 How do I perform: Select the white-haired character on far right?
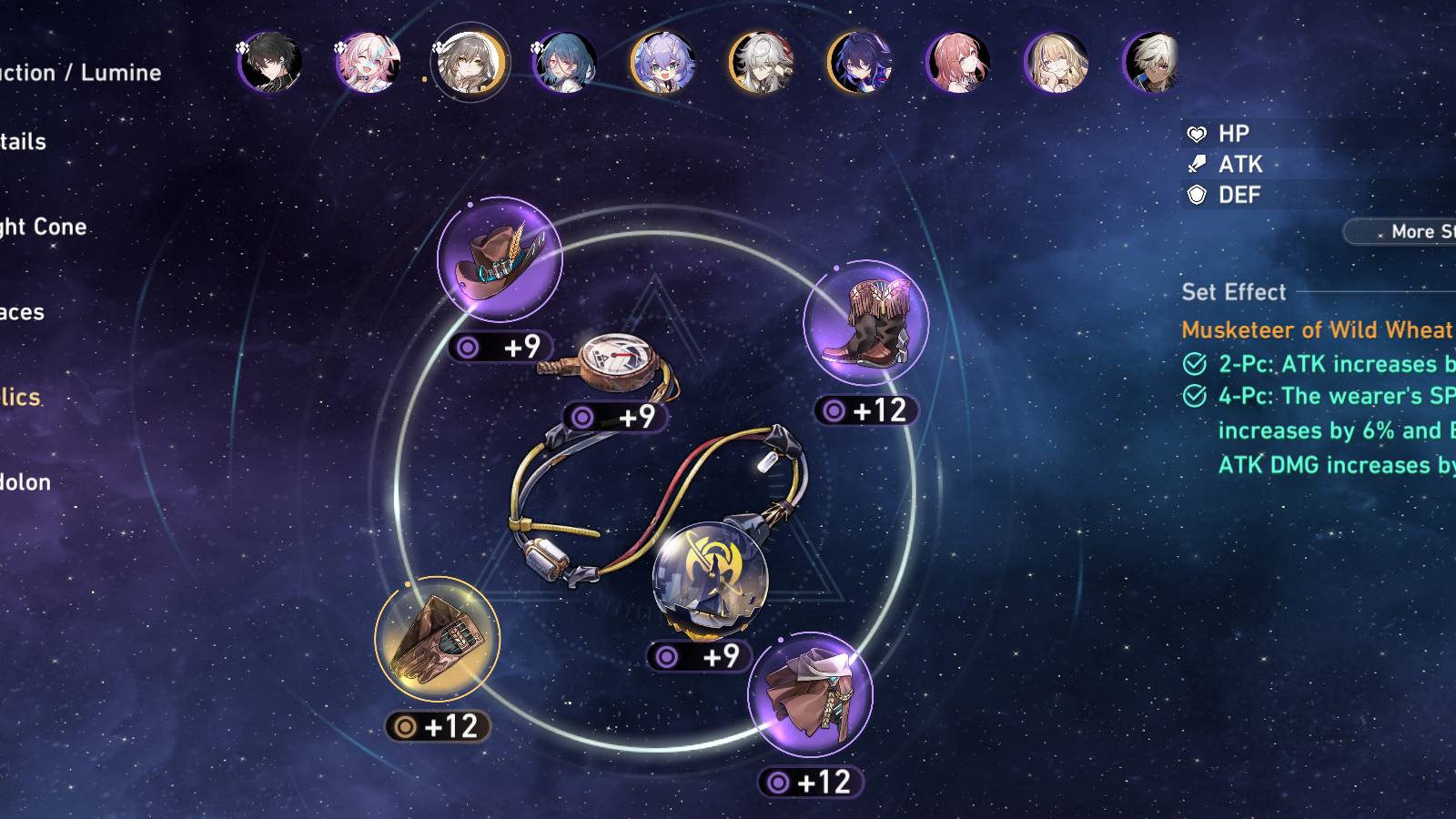[1154, 64]
